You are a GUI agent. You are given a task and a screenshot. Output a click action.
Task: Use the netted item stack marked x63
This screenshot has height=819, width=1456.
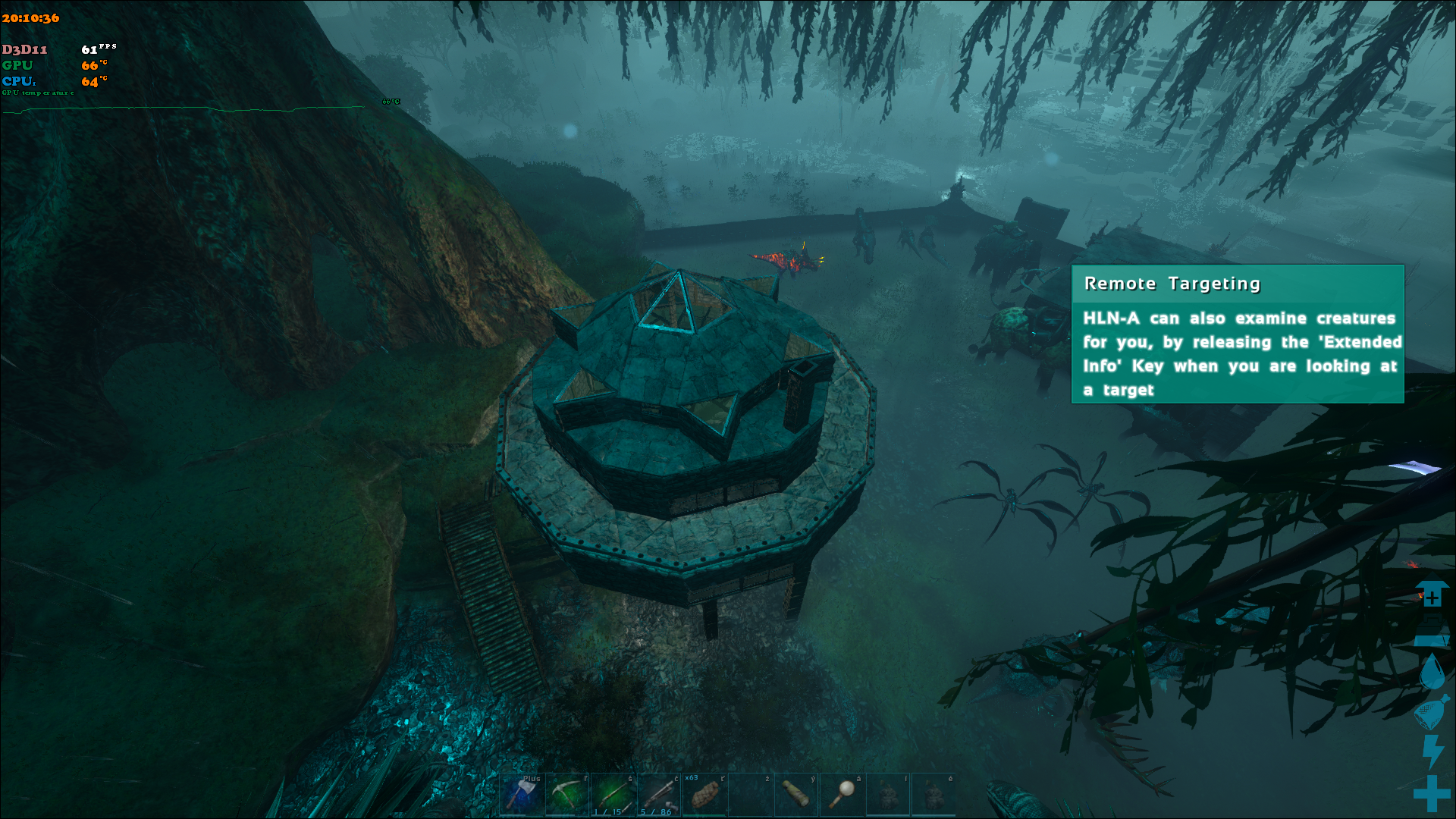click(x=704, y=794)
